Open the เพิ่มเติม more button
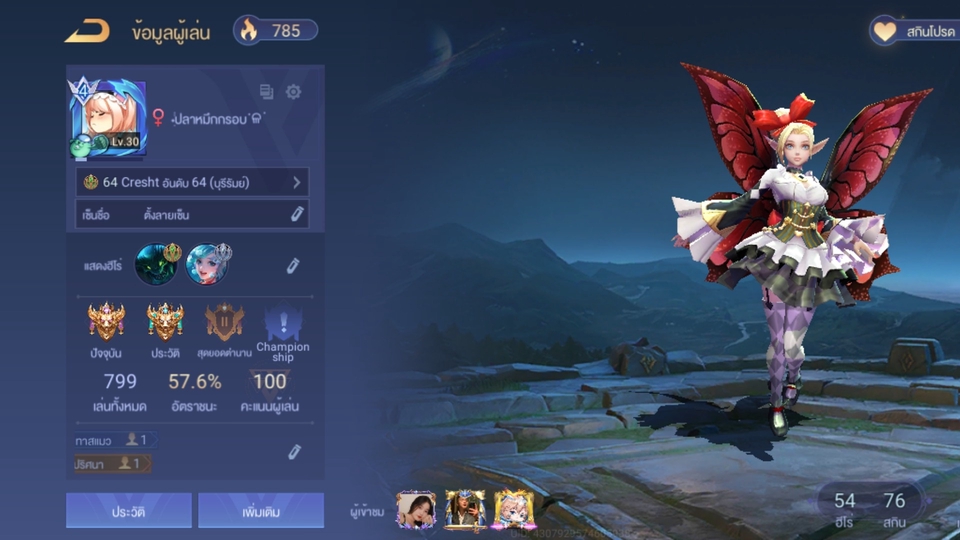960x540 pixels. [261, 511]
